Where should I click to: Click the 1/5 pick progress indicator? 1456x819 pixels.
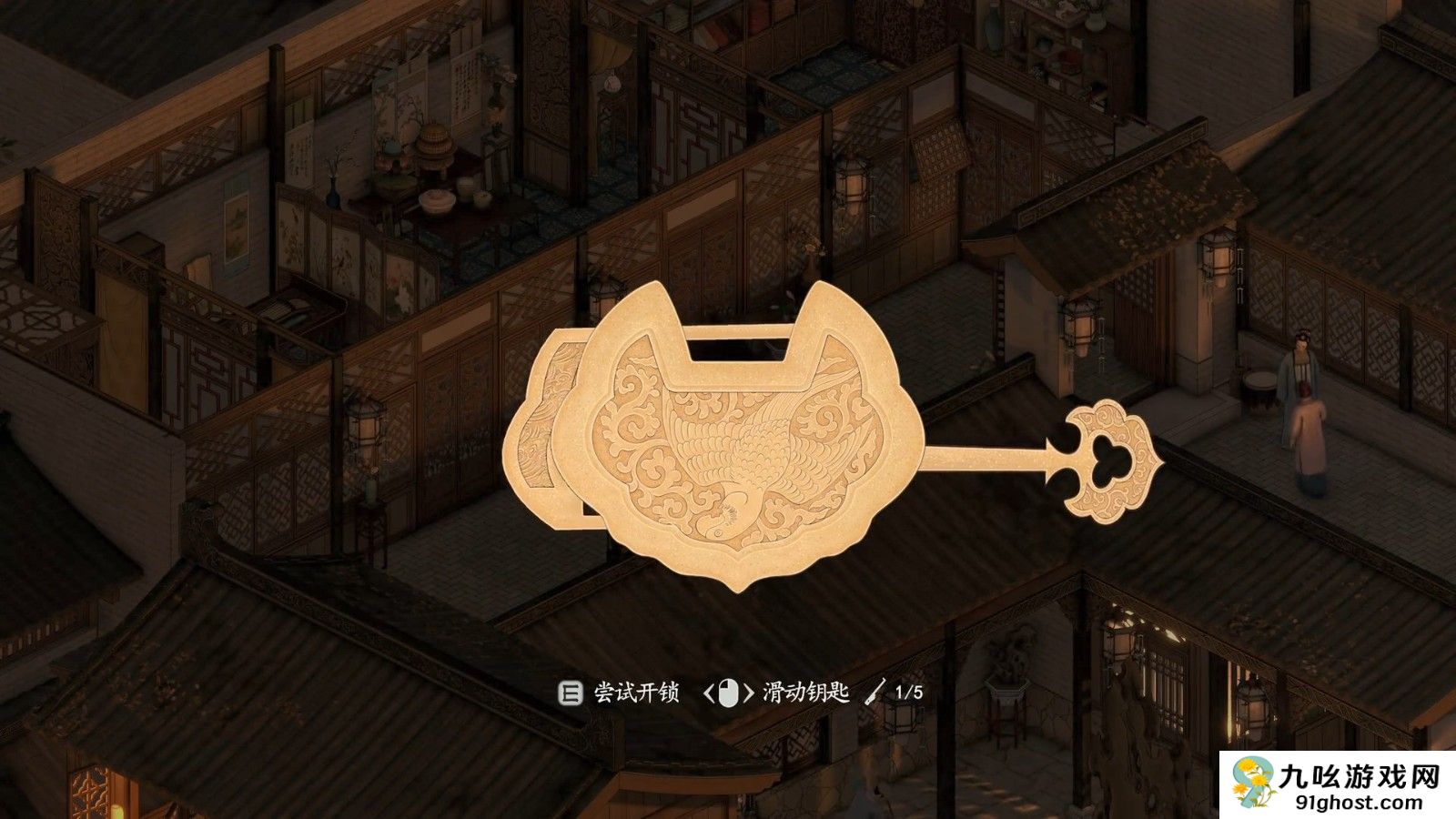coord(908,692)
